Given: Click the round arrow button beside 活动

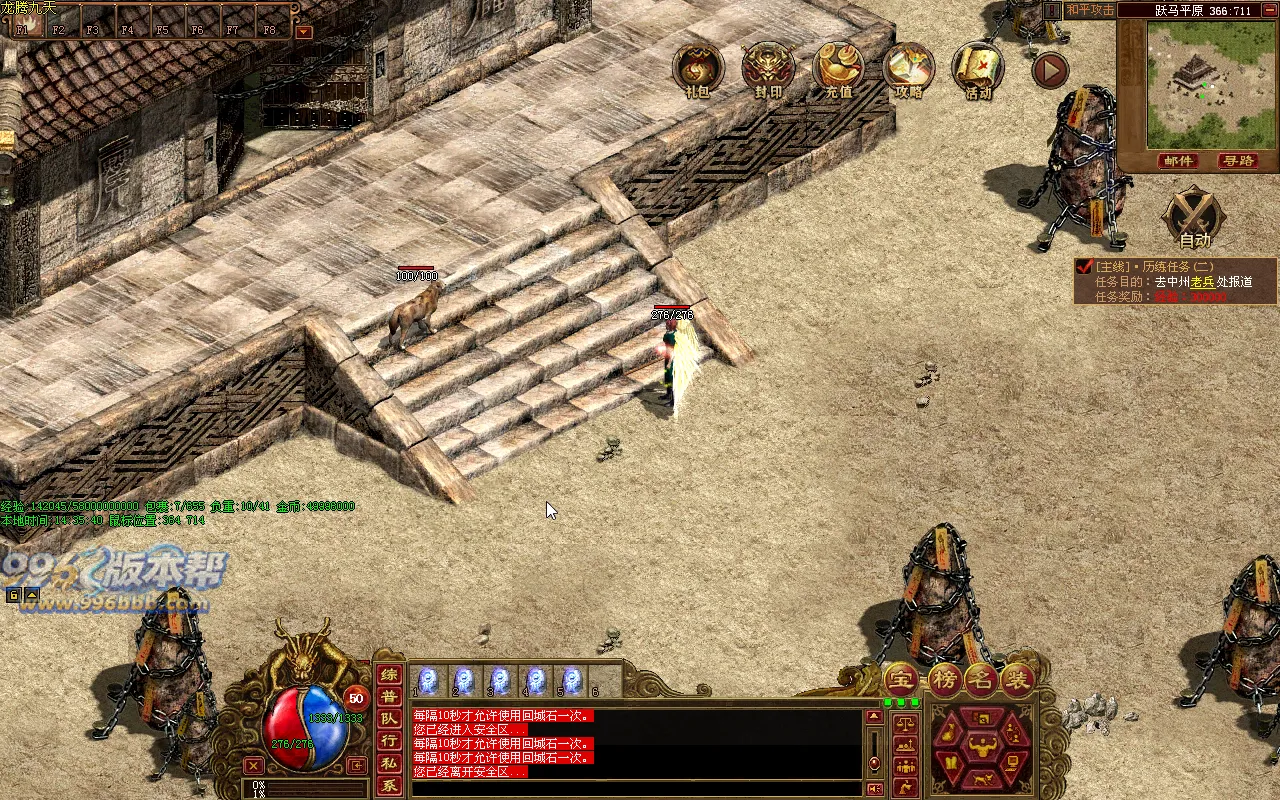Looking at the screenshot, I should click(x=1050, y=69).
